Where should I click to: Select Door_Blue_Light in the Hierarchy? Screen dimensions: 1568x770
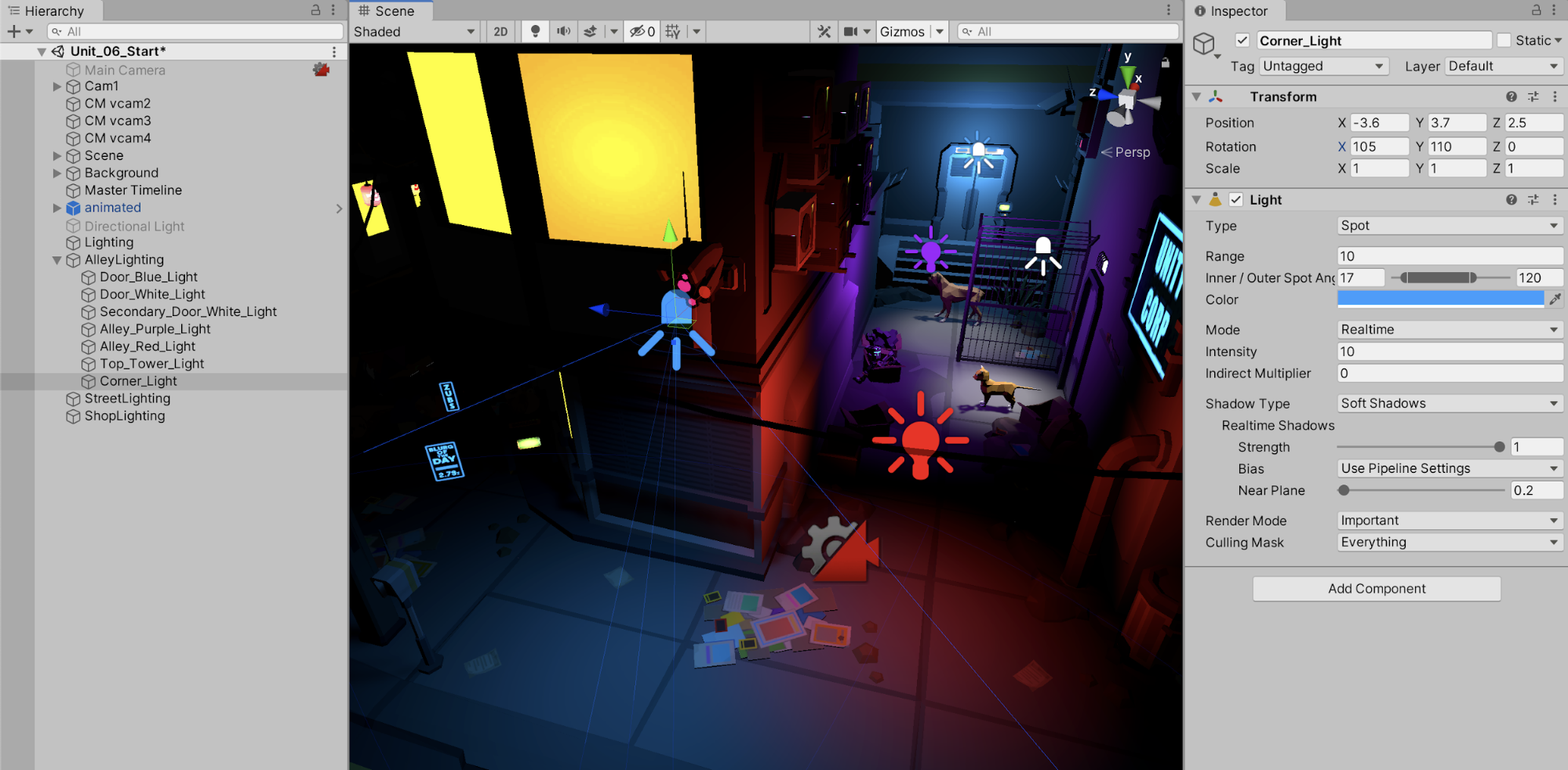click(148, 277)
